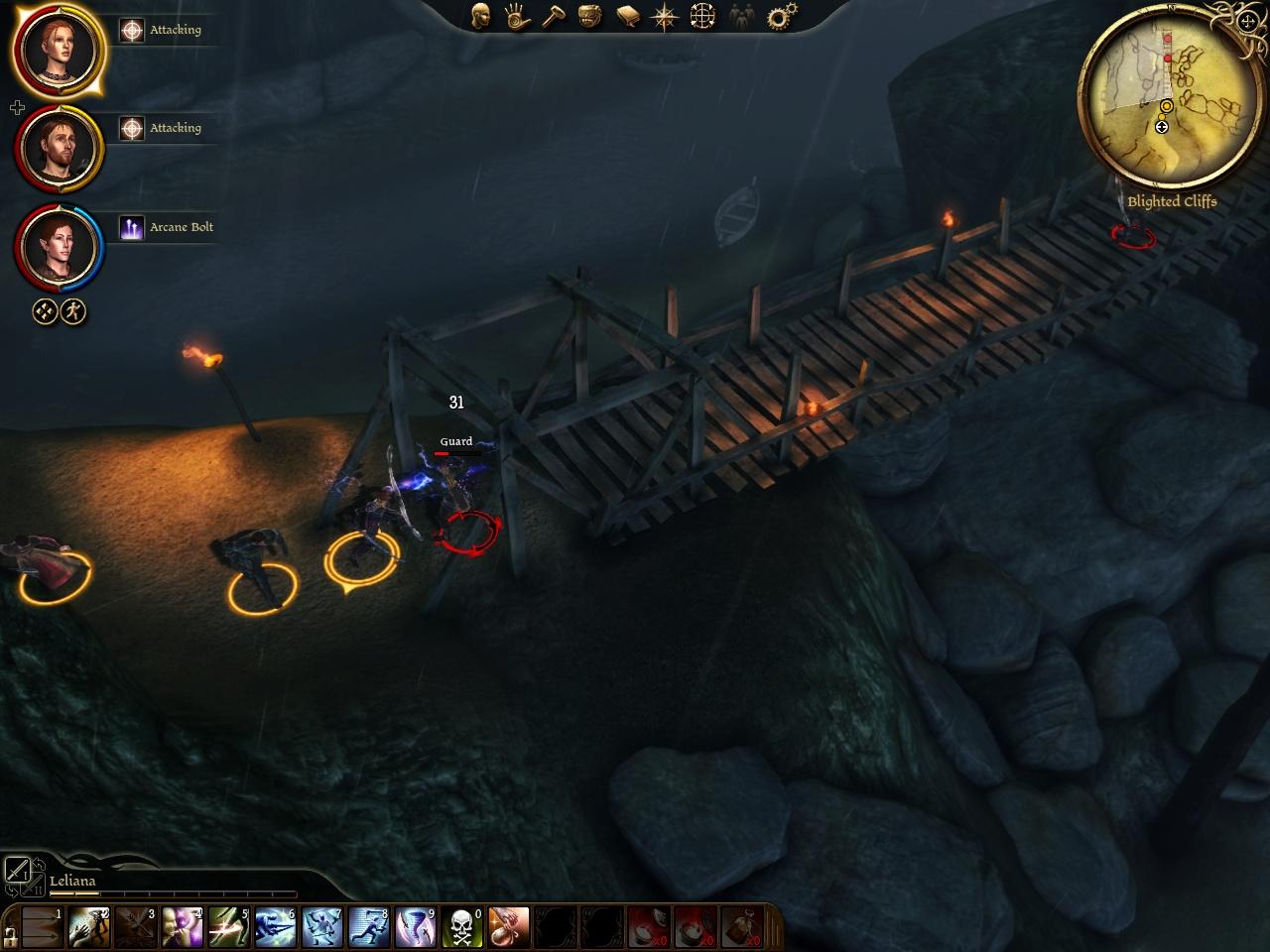1270x952 pixels.
Task: Activate the skull-and-crossbones ability in slot 0
Action: click(461, 928)
